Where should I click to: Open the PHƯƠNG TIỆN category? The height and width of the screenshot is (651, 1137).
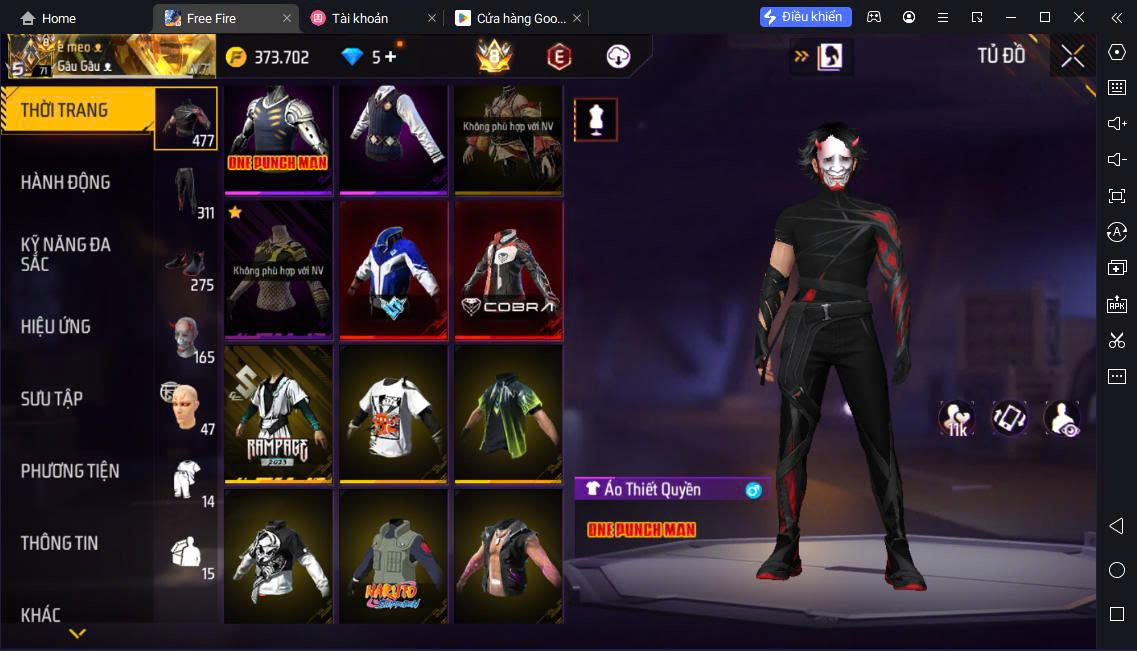[70, 471]
